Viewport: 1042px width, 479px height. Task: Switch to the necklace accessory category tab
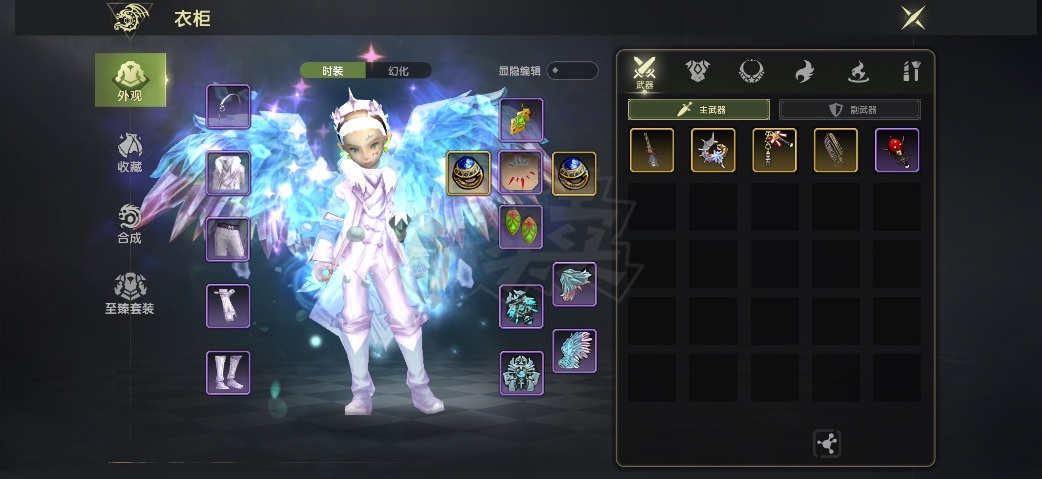(x=750, y=70)
